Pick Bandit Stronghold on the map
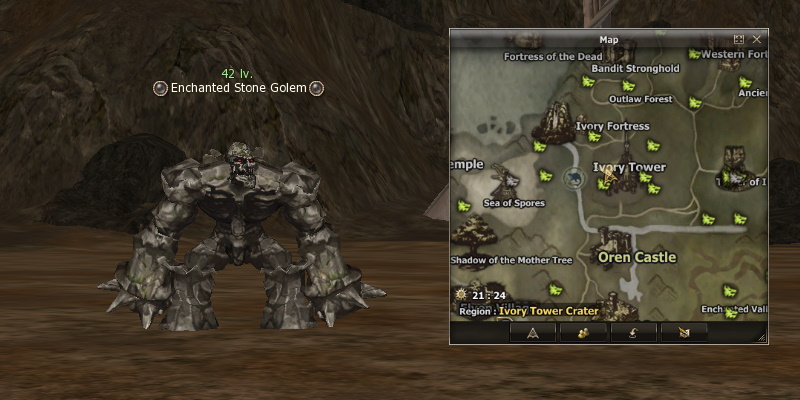This screenshot has height=400, width=800. (638, 69)
